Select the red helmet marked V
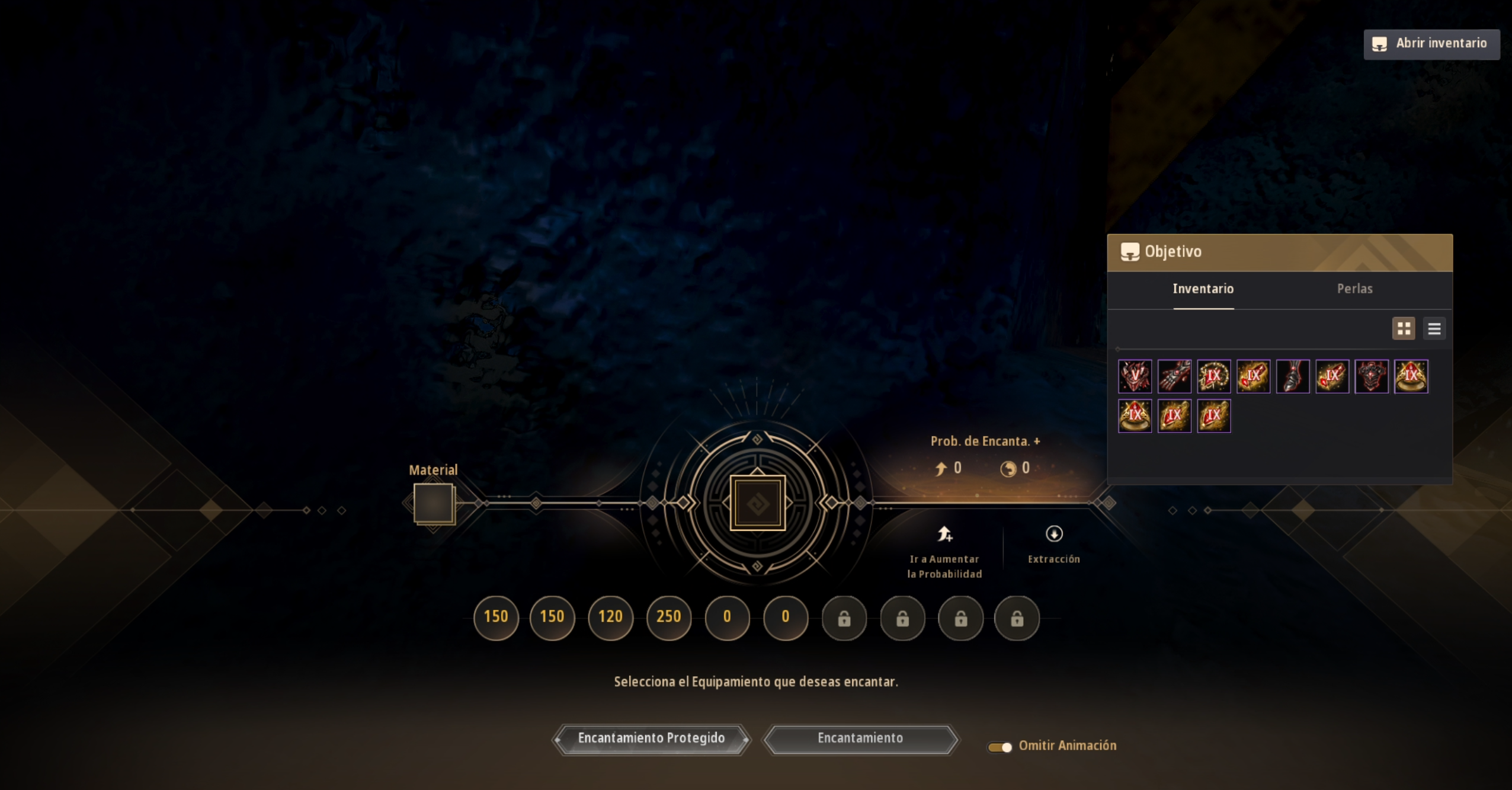The width and height of the screenshot is (1512, 790). [1135, 376]
